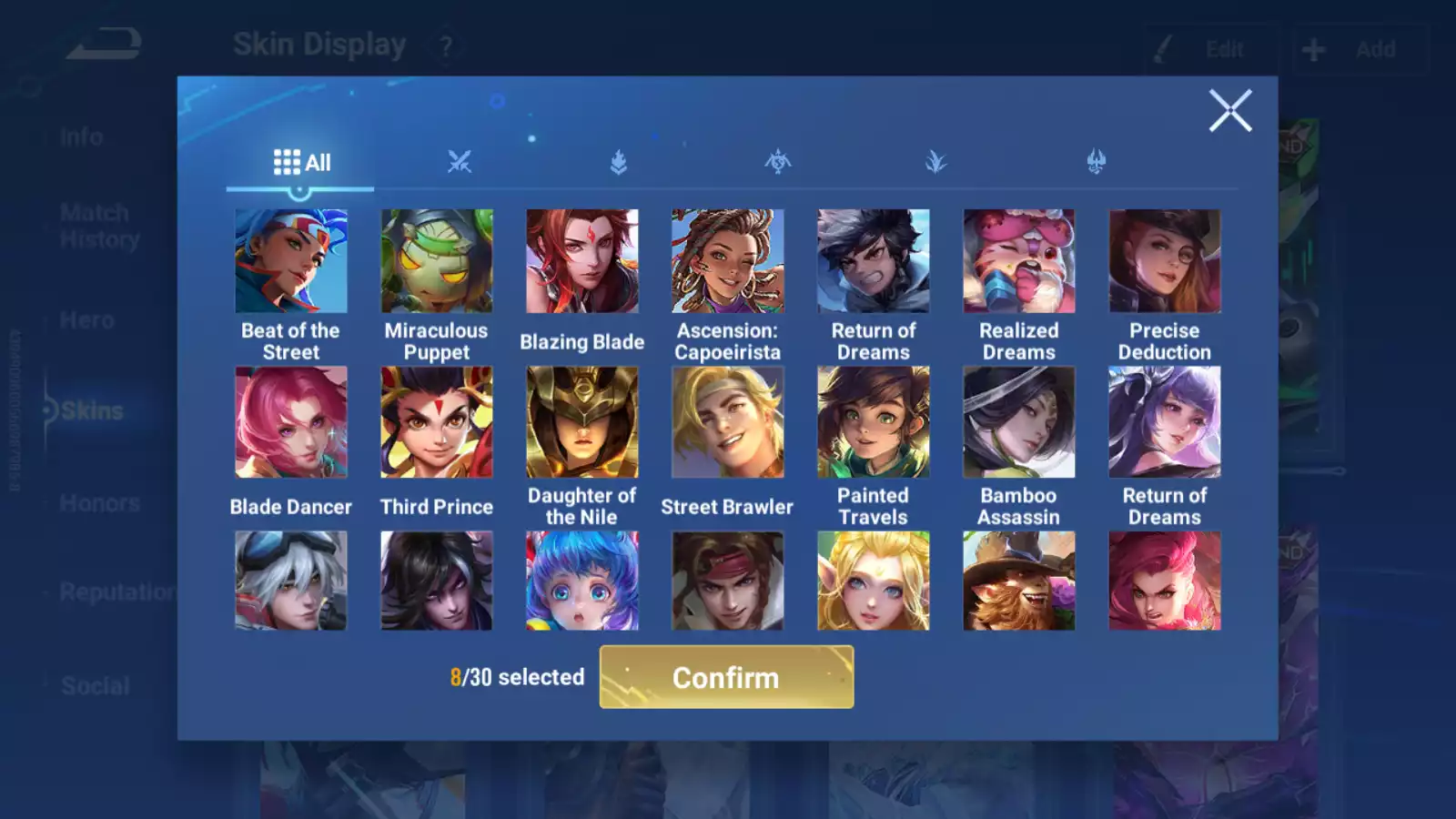Pick the Street Brawler skin
This screenshot has width=1456, height=819.
[x=728, y=422]
